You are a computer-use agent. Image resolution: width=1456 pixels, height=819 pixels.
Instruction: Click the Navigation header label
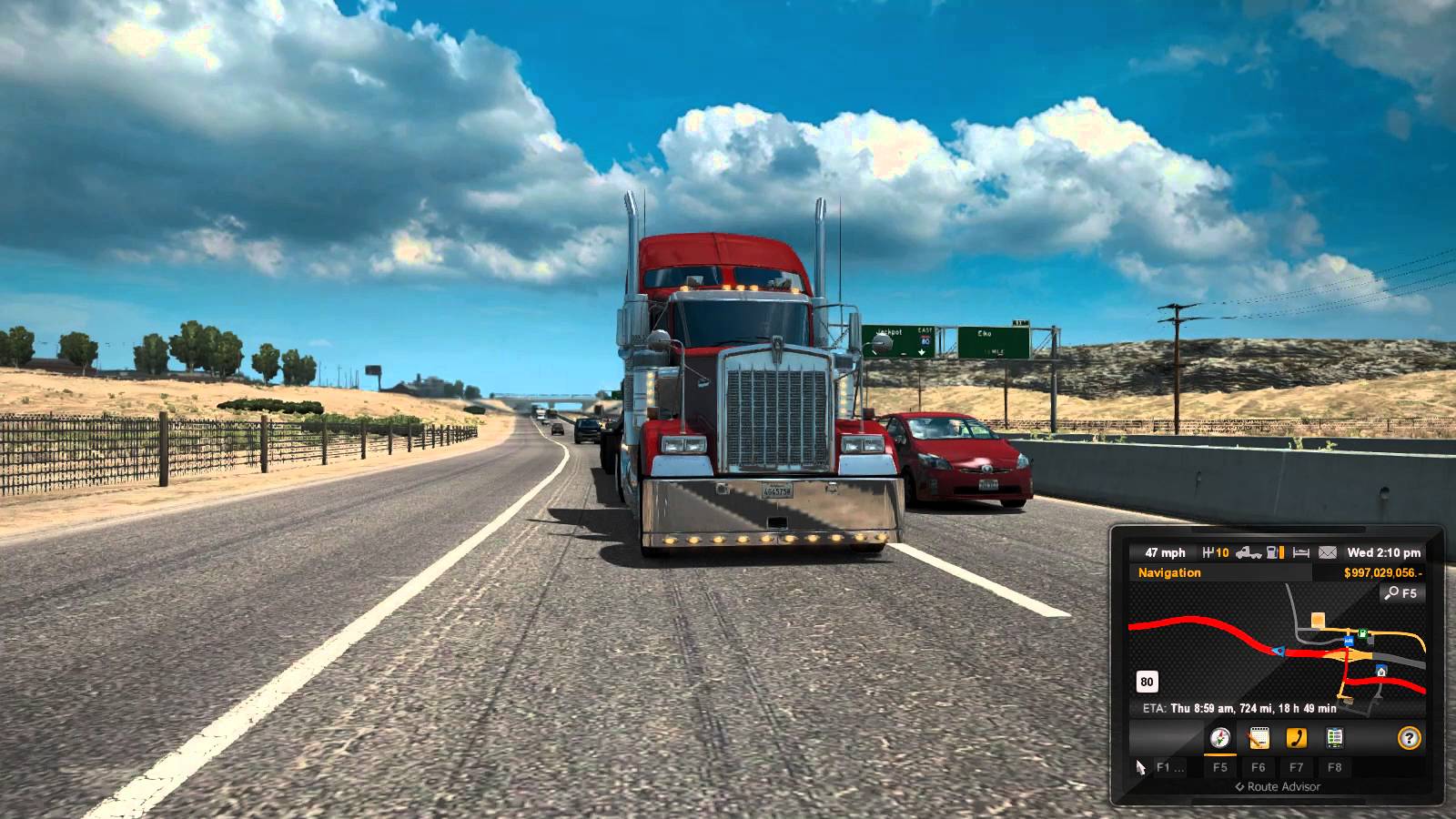[1169, 572]
